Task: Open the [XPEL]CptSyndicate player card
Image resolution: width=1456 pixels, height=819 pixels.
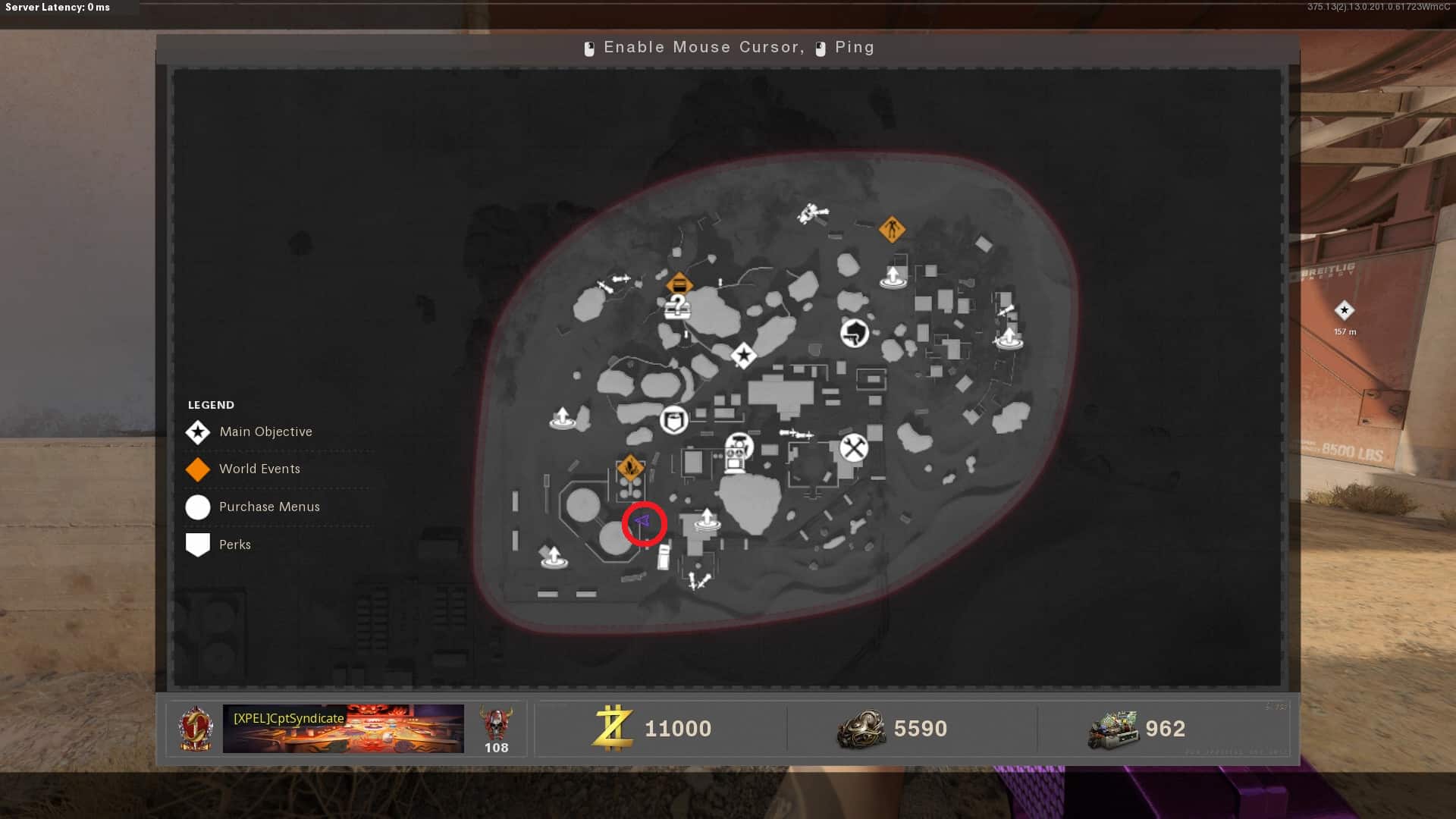Action: tap(343, 729)
